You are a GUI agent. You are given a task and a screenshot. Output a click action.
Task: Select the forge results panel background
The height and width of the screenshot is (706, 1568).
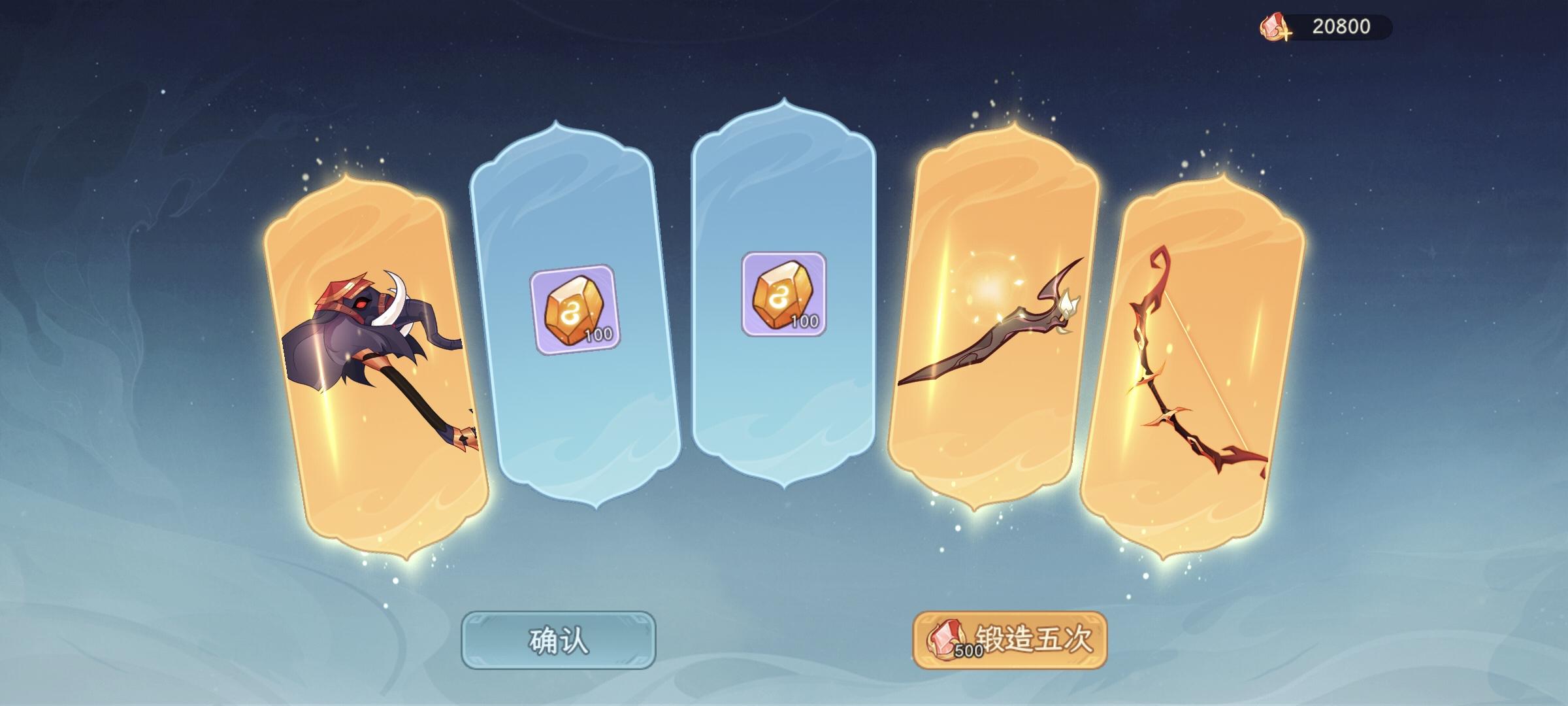[784, 353]
